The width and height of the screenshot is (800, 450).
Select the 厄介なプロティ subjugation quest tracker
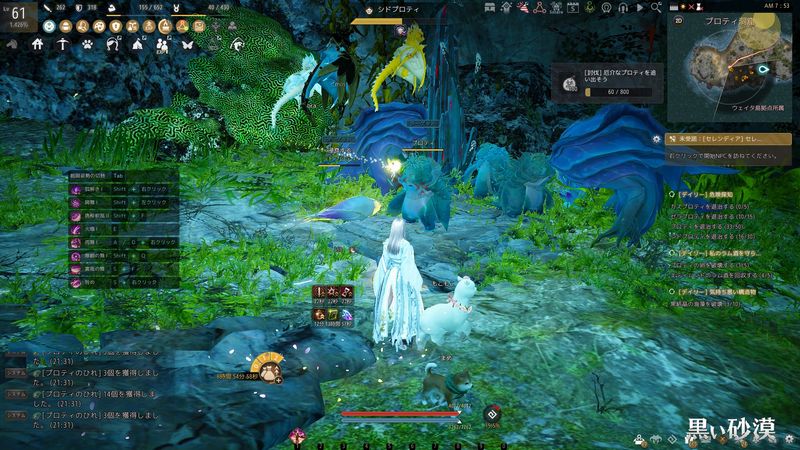[594, 84]
